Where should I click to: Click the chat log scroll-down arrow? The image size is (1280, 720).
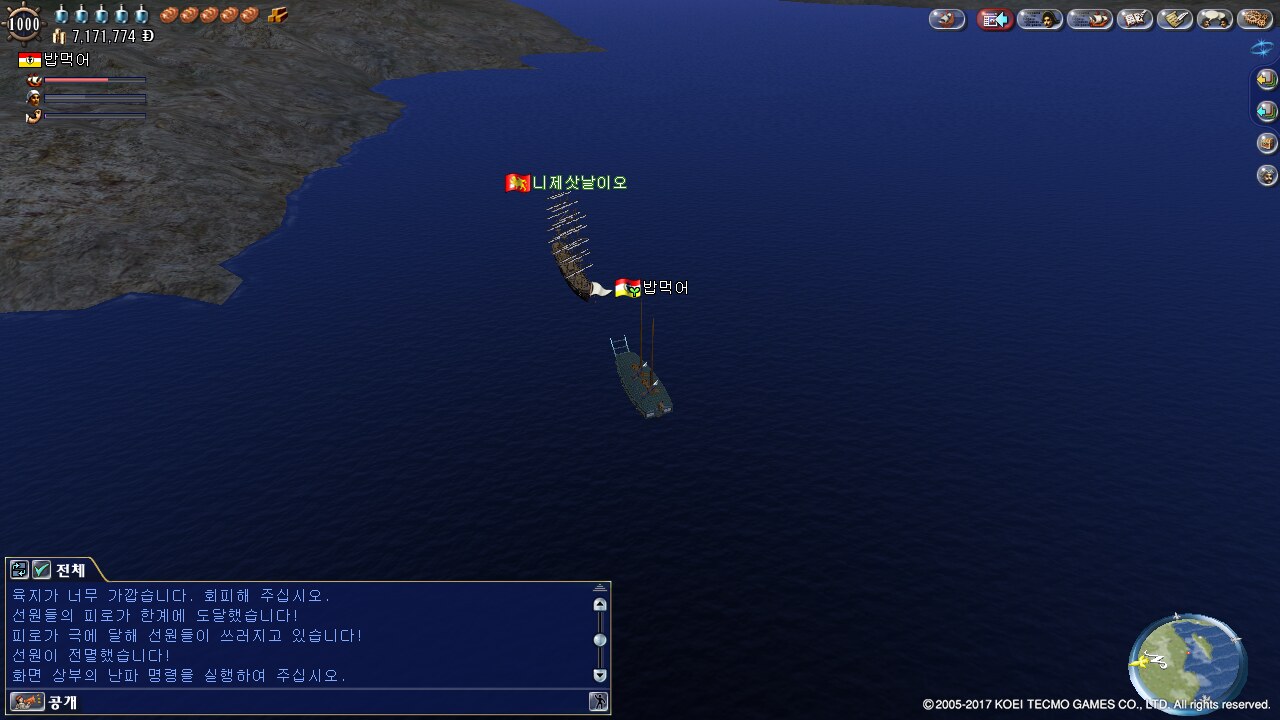pyautogui.click(x=600, y=675)
